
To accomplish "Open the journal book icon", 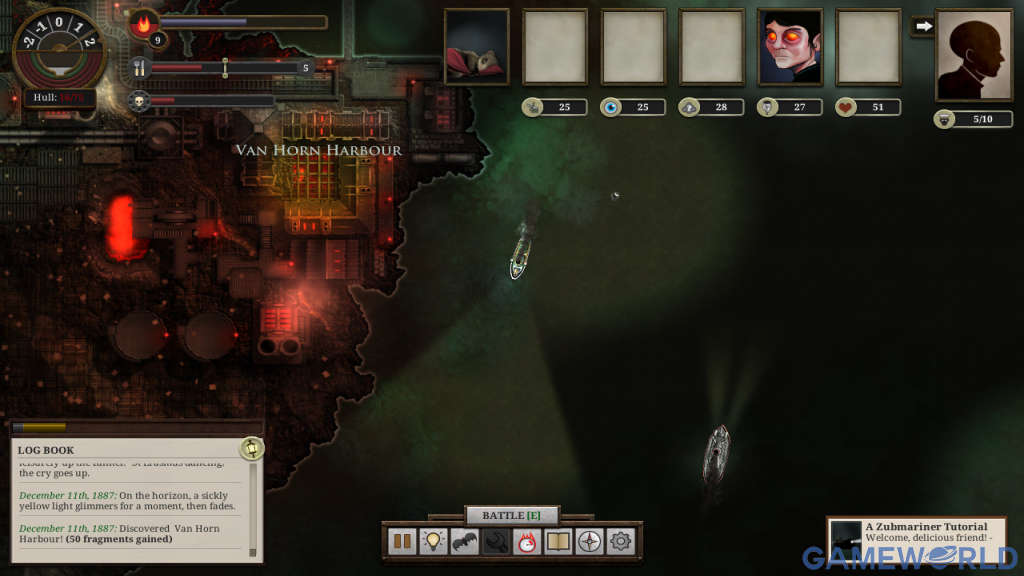I will coord(558,542).
